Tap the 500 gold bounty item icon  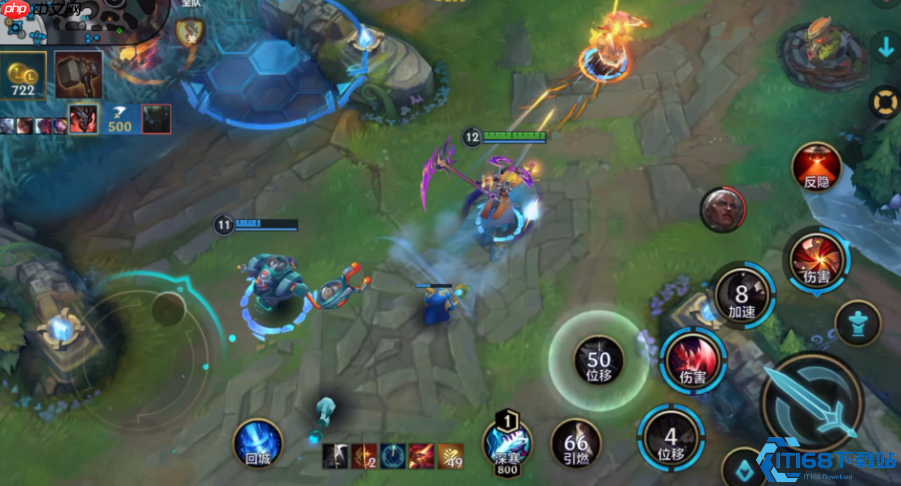(120, 119)
